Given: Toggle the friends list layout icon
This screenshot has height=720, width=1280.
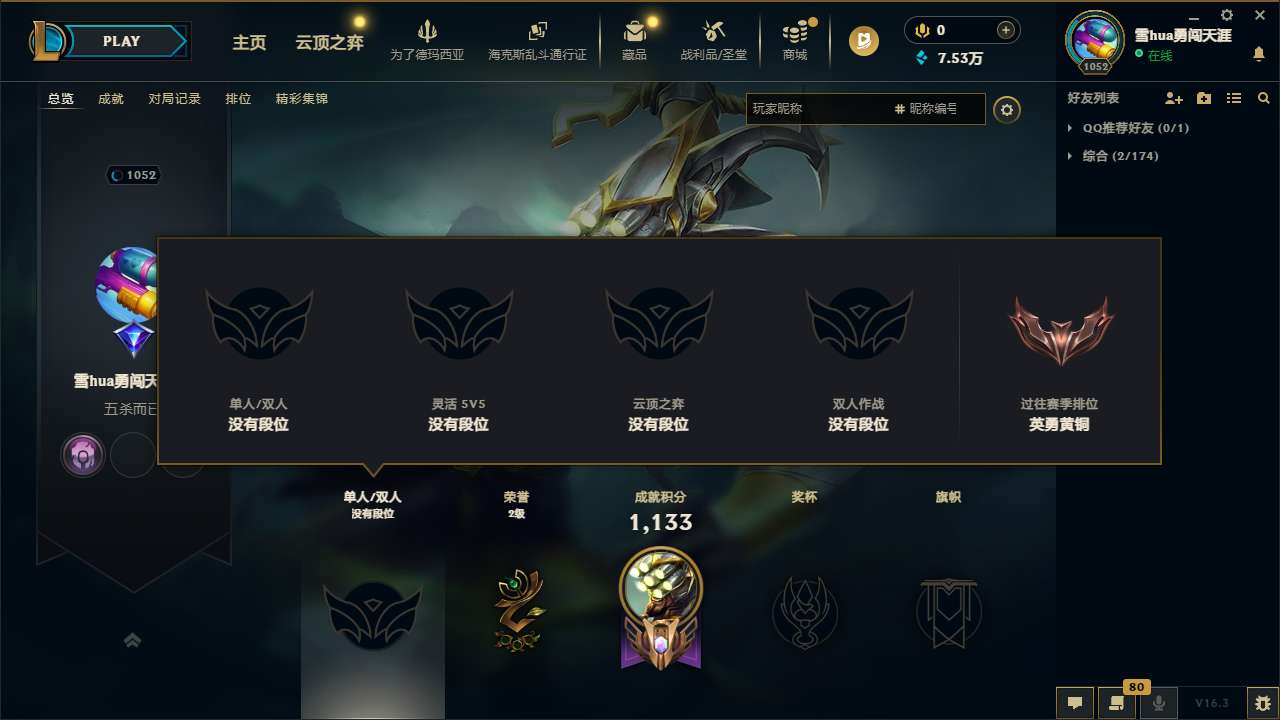Looking at the screenshot, I should click(x=1234, y=98).
